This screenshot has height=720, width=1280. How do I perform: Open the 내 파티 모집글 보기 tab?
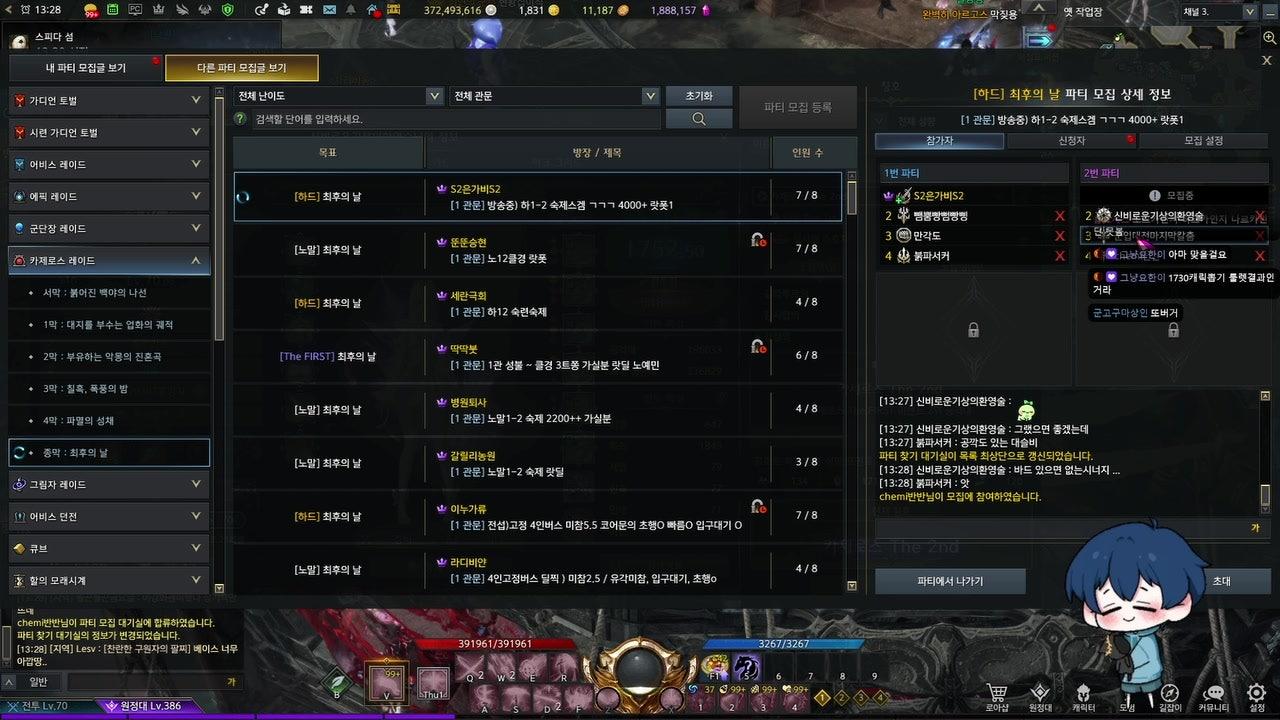pos(85,68)
